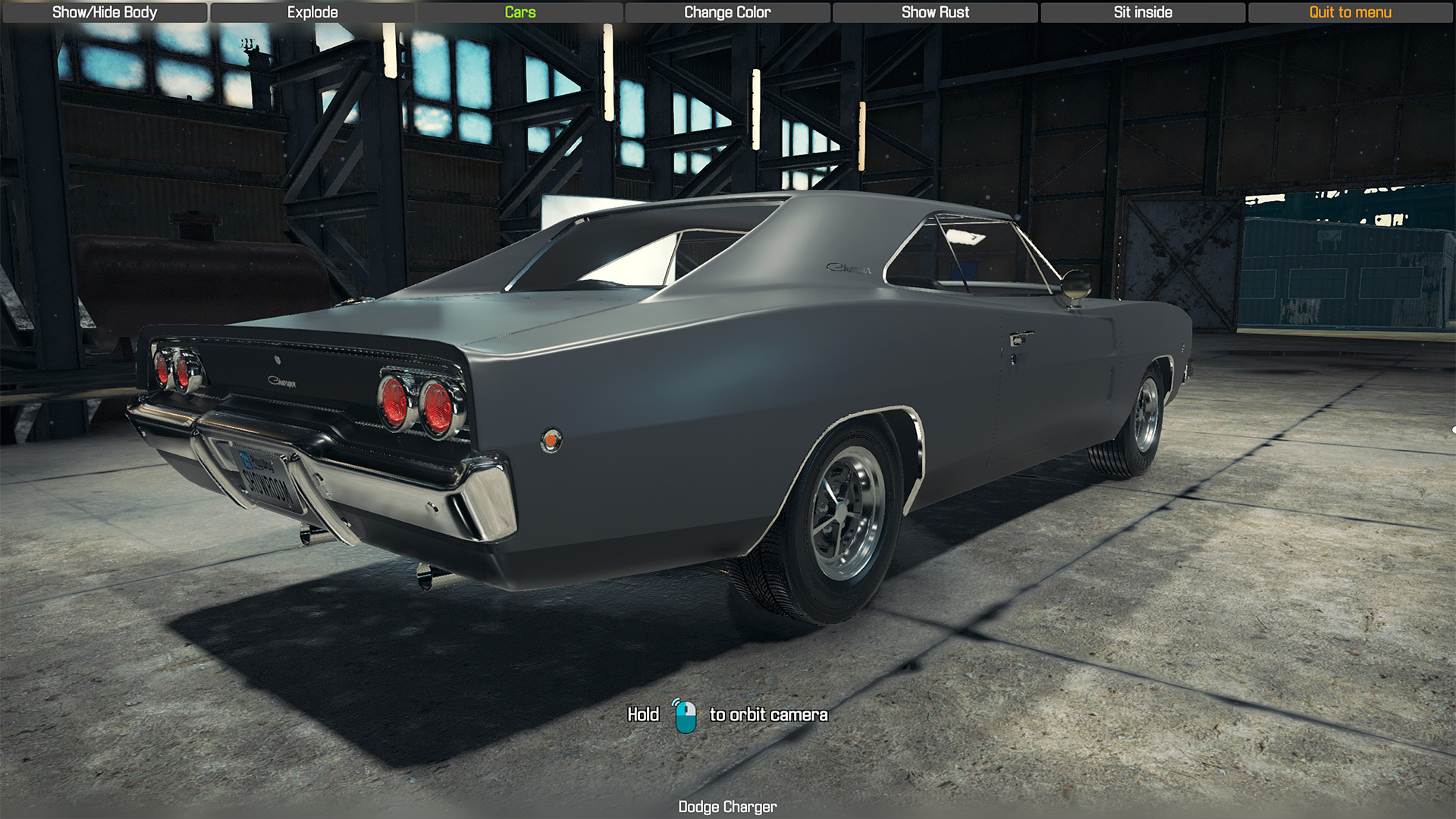The width and height of the screenshot is (1456, 819).
Task: Click the Dodge Charger name label
Action: click(727, 807)
